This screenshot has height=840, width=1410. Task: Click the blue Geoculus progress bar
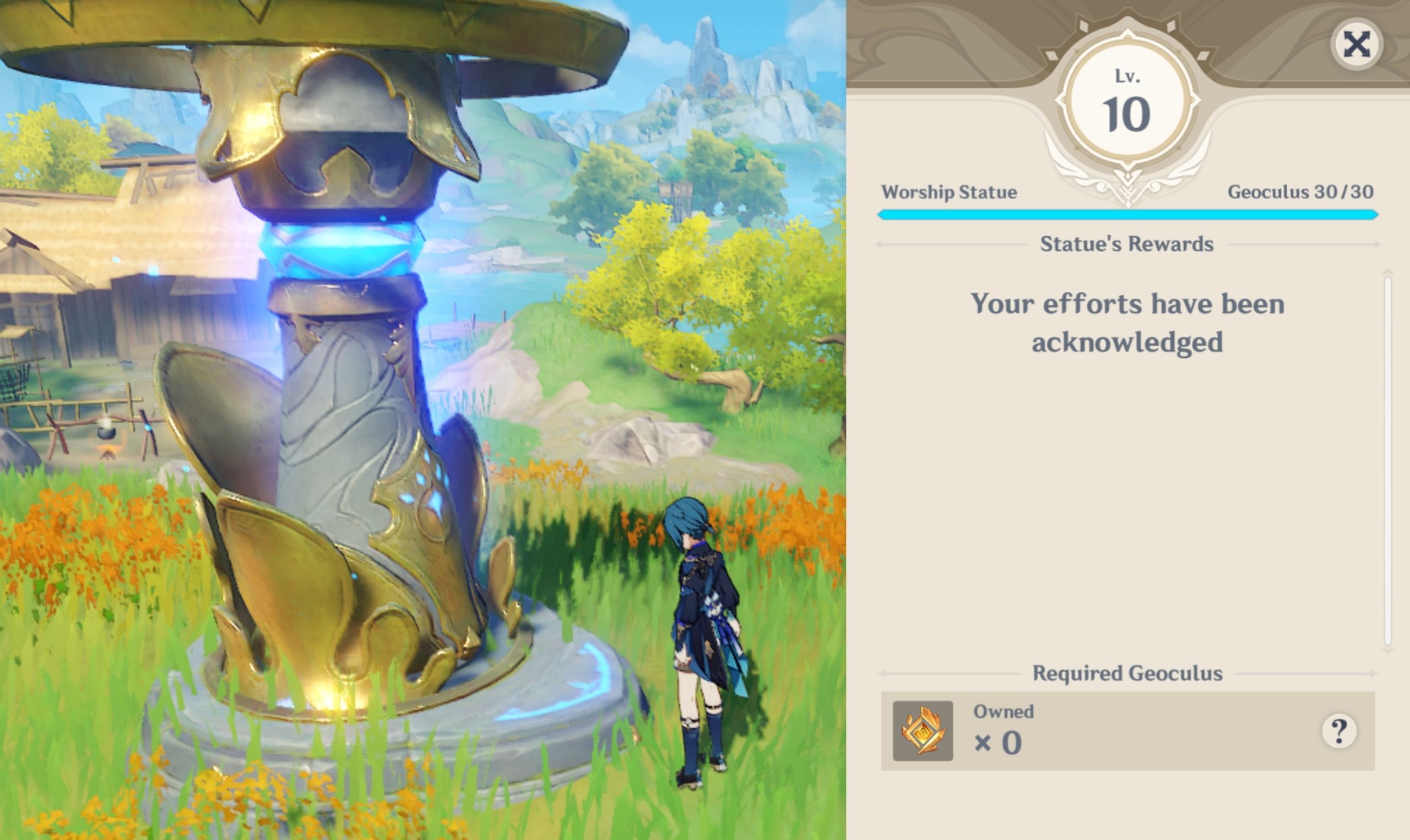click(x=1127, y=214)
